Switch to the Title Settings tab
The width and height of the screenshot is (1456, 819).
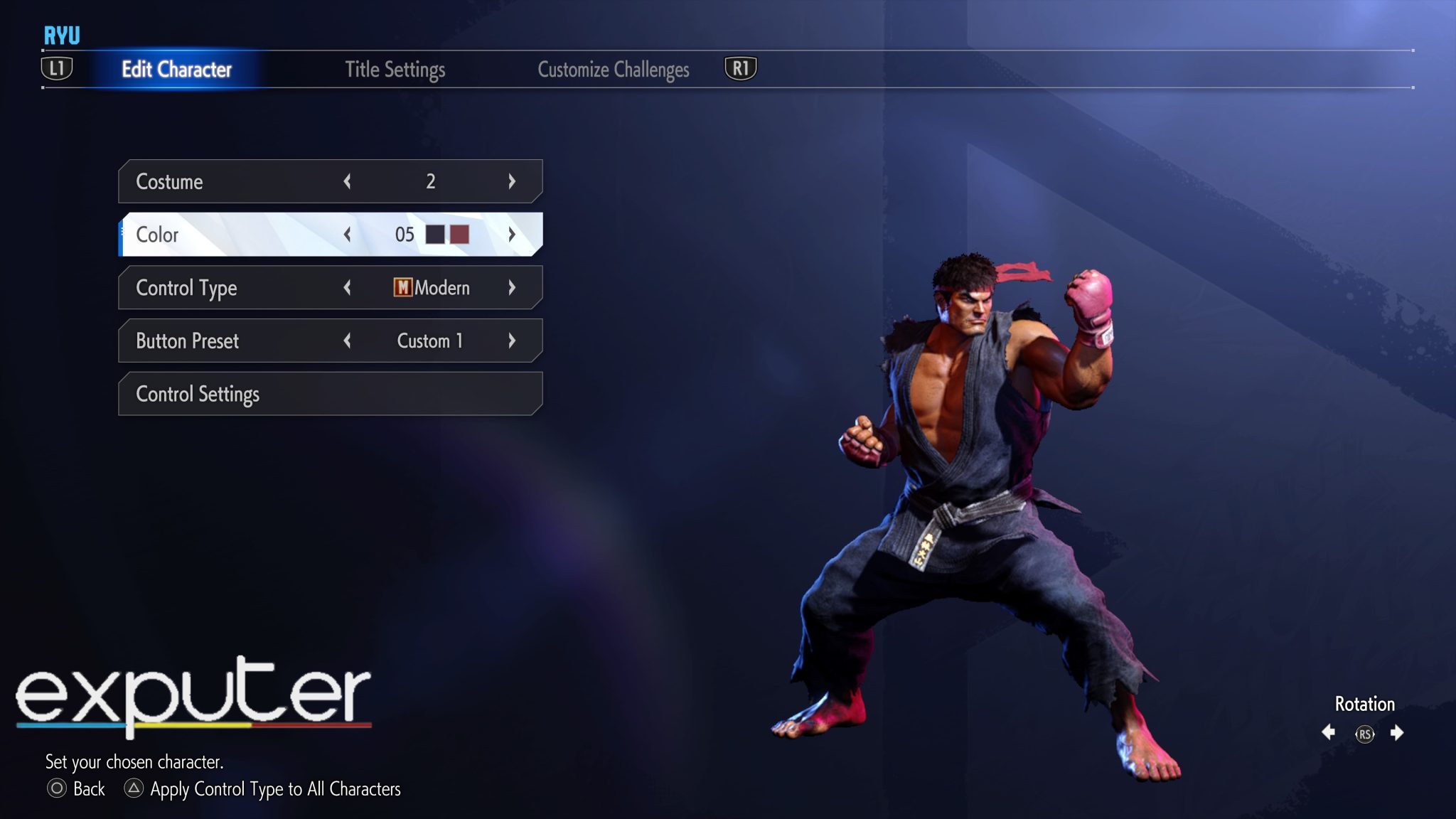pyautogui.click(x=395, y=70)
